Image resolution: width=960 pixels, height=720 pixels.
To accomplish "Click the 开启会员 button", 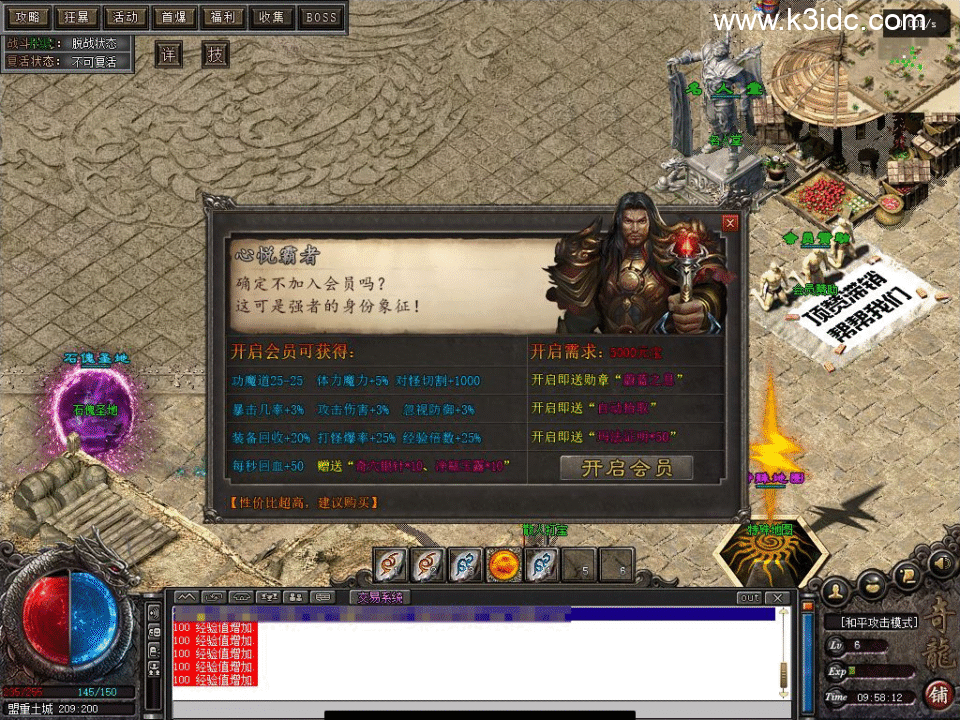I will tap(626, 467).
